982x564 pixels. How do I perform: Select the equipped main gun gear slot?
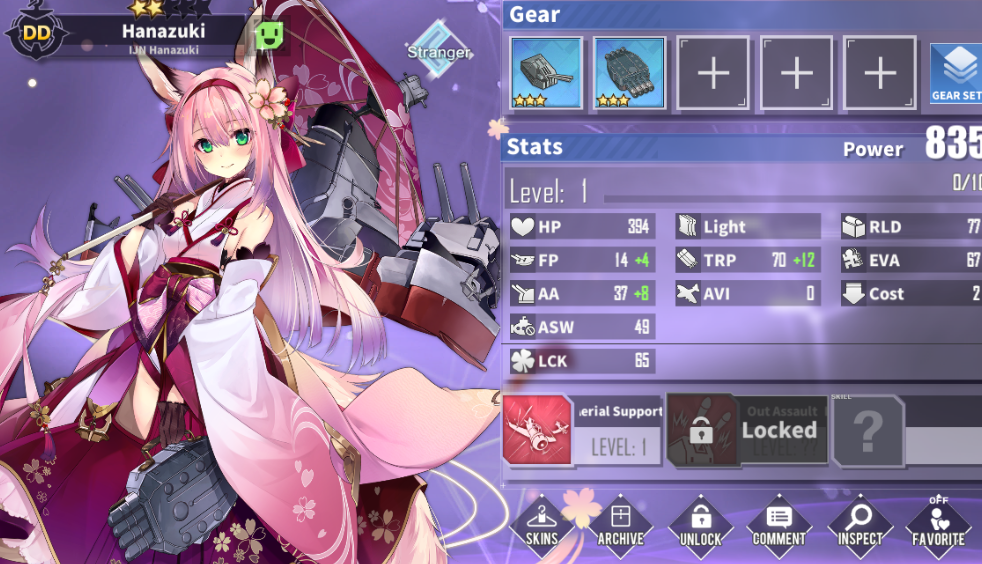pyautogui.click(x=546, y=73)
